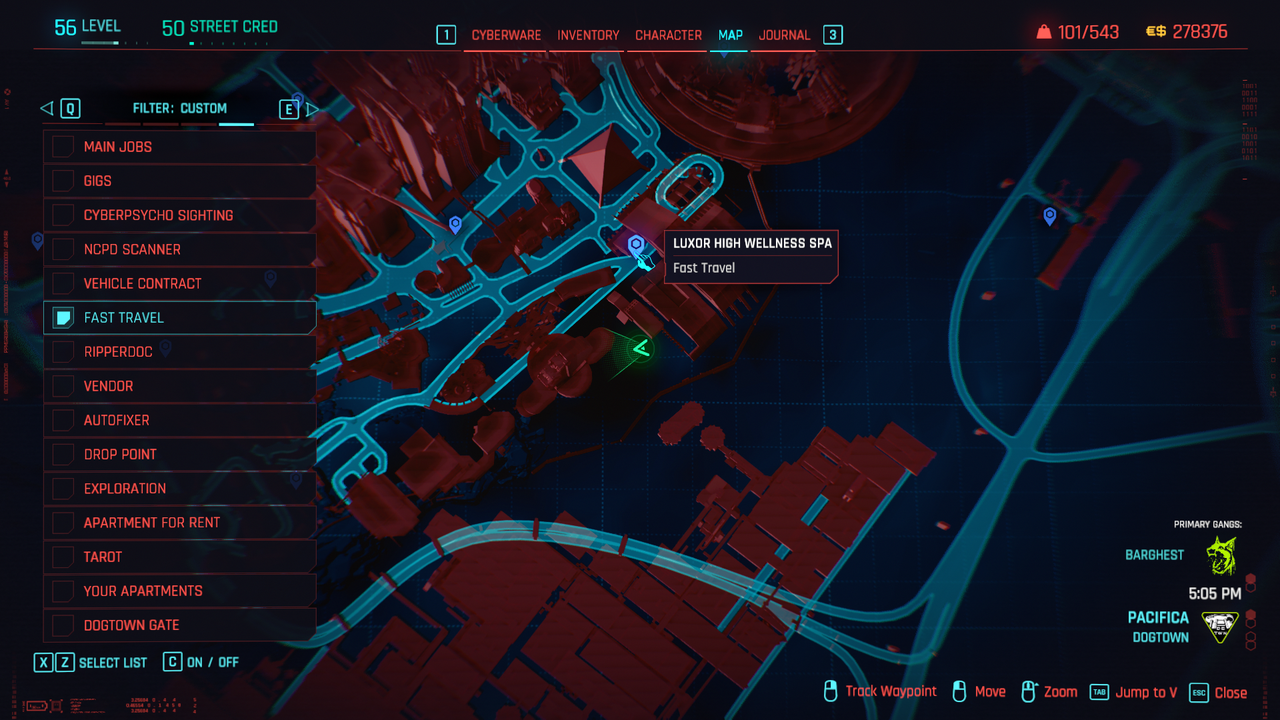Switch to the Cyberware tab
Screen dimensions: 1280x720
click(506, 35)
